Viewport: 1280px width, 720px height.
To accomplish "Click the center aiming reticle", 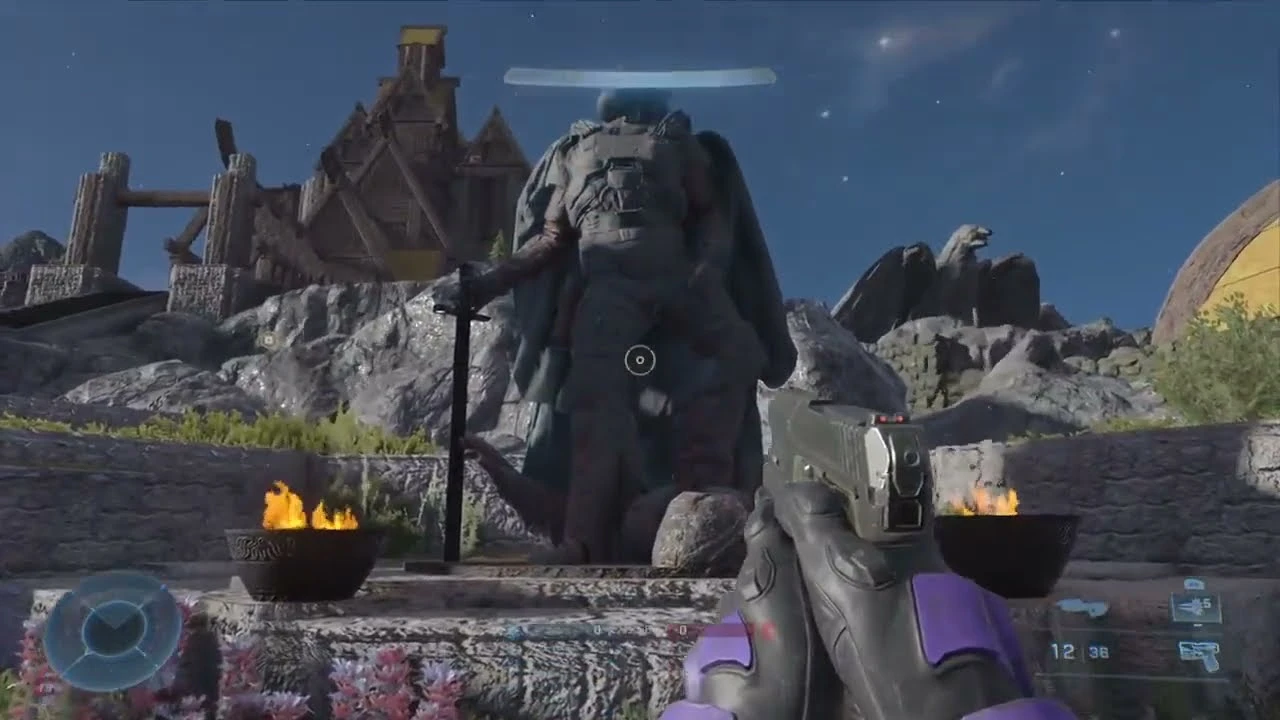I will point(640,358).
